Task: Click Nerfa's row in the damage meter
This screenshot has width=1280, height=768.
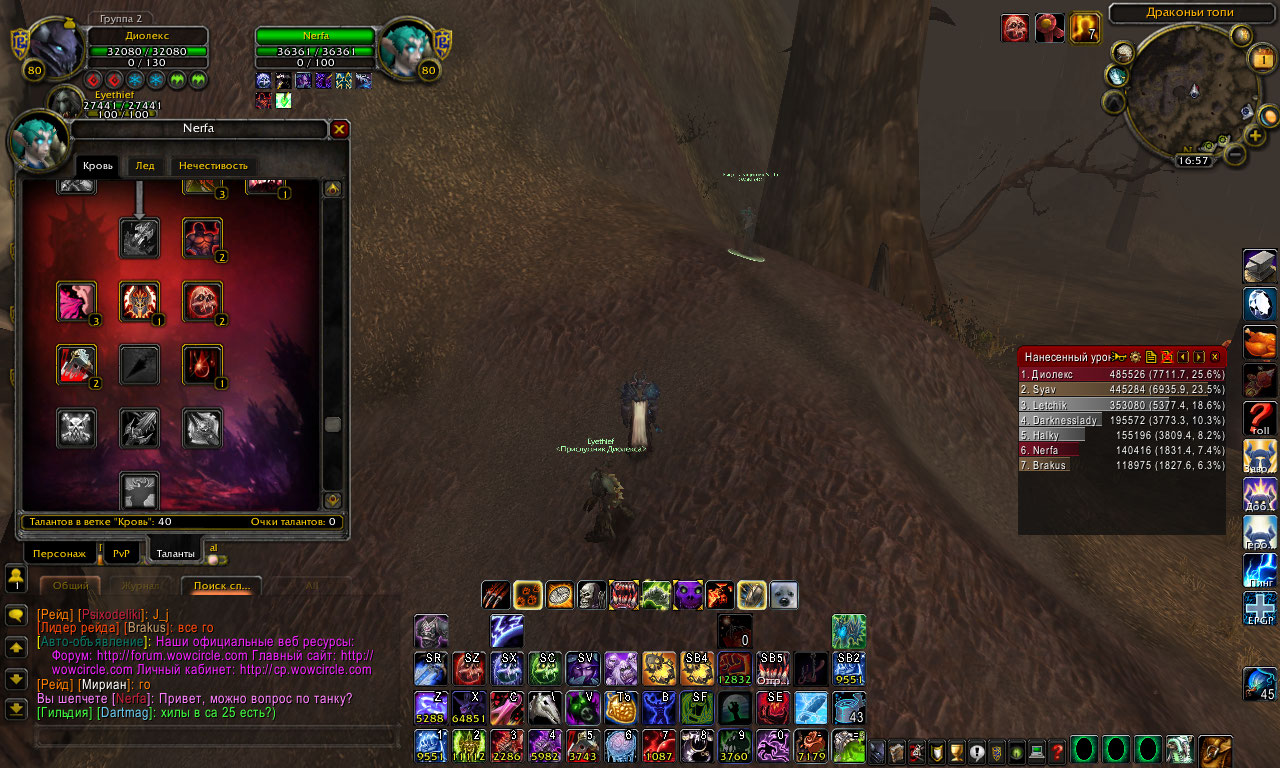Action: point(1122,451)
